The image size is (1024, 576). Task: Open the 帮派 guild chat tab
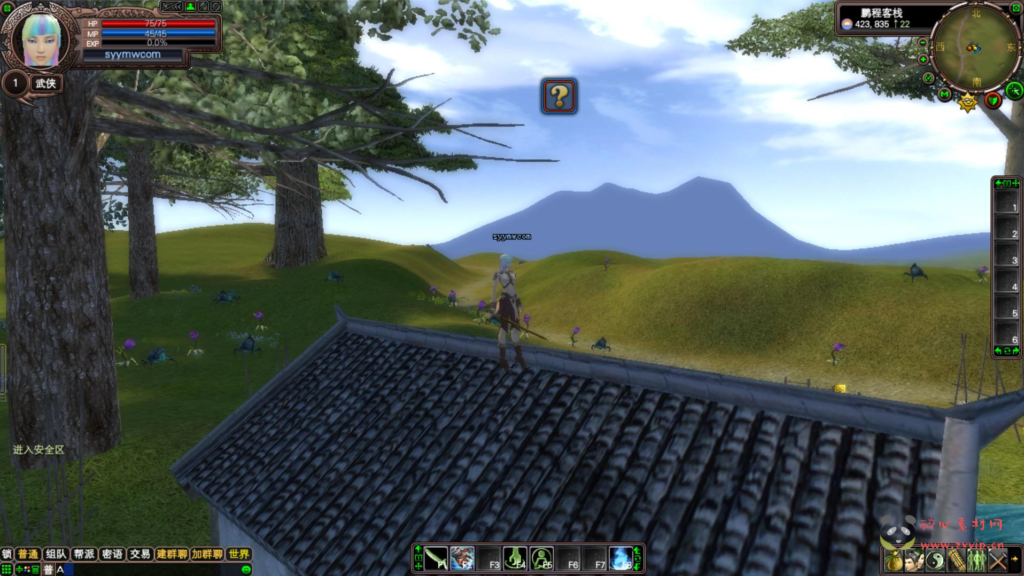coord(84,554)
